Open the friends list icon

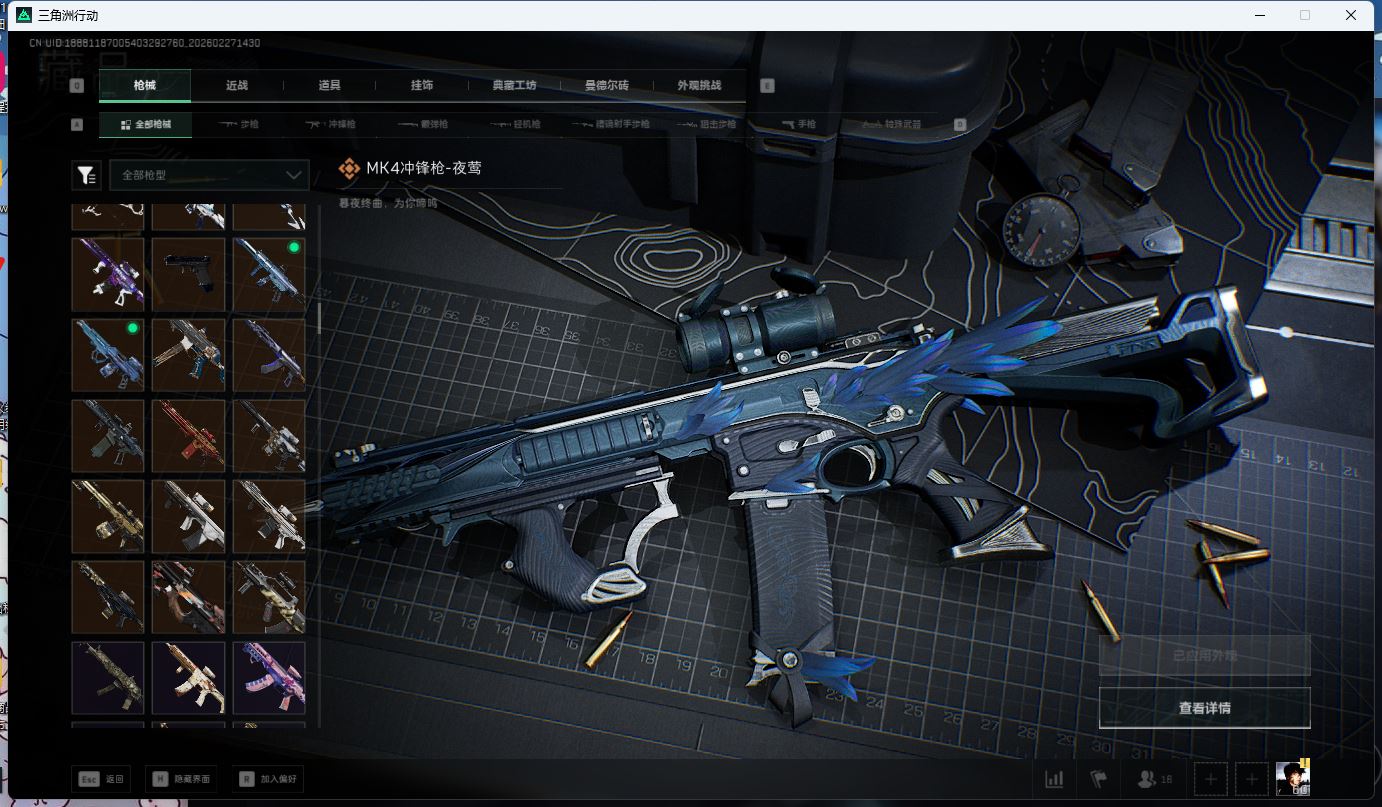[x=1154, y=779]
